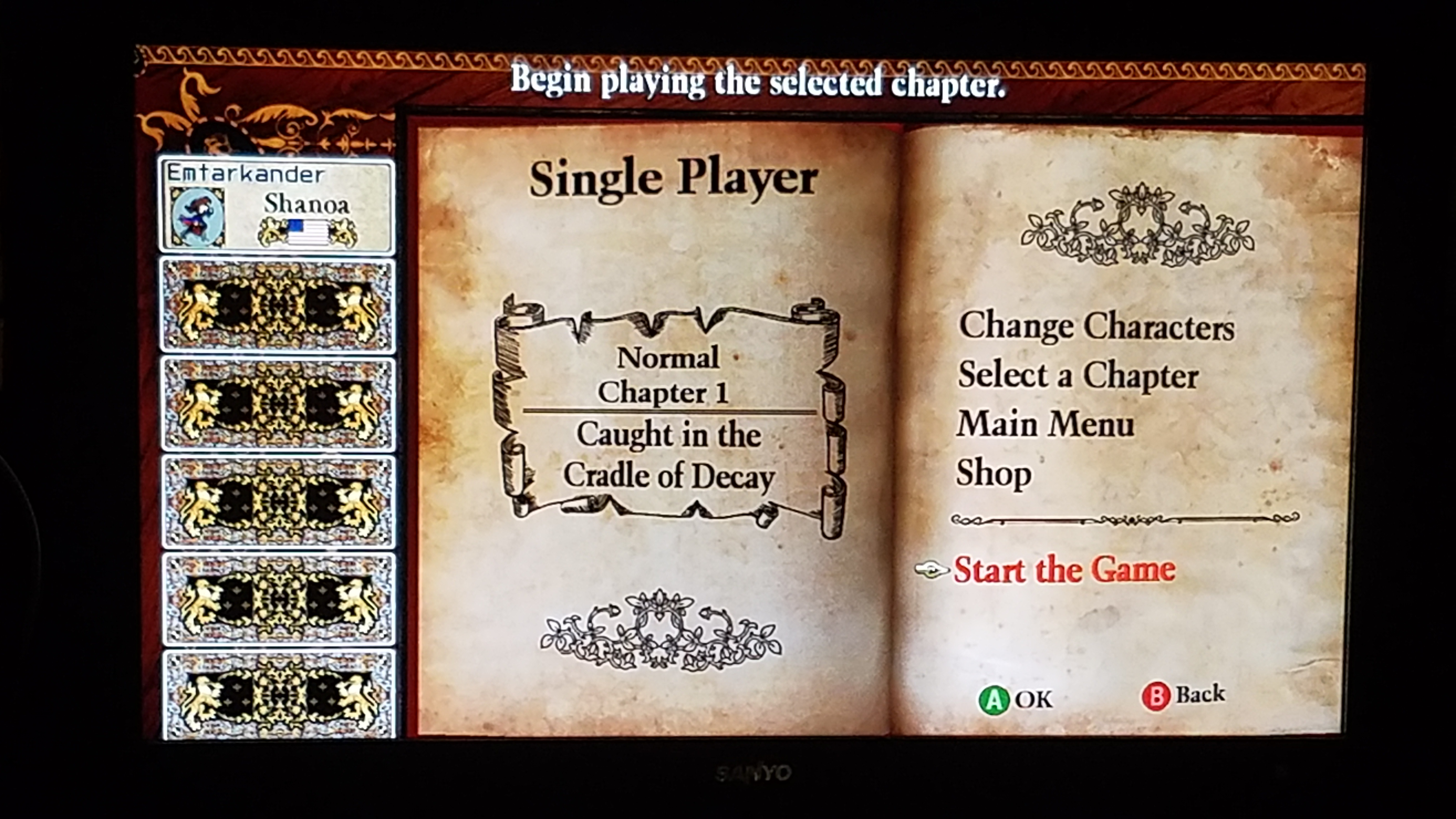The height and width of the screenshot is (819, 1456).
Task: Select Start the Game
Action: point(1064,569)
